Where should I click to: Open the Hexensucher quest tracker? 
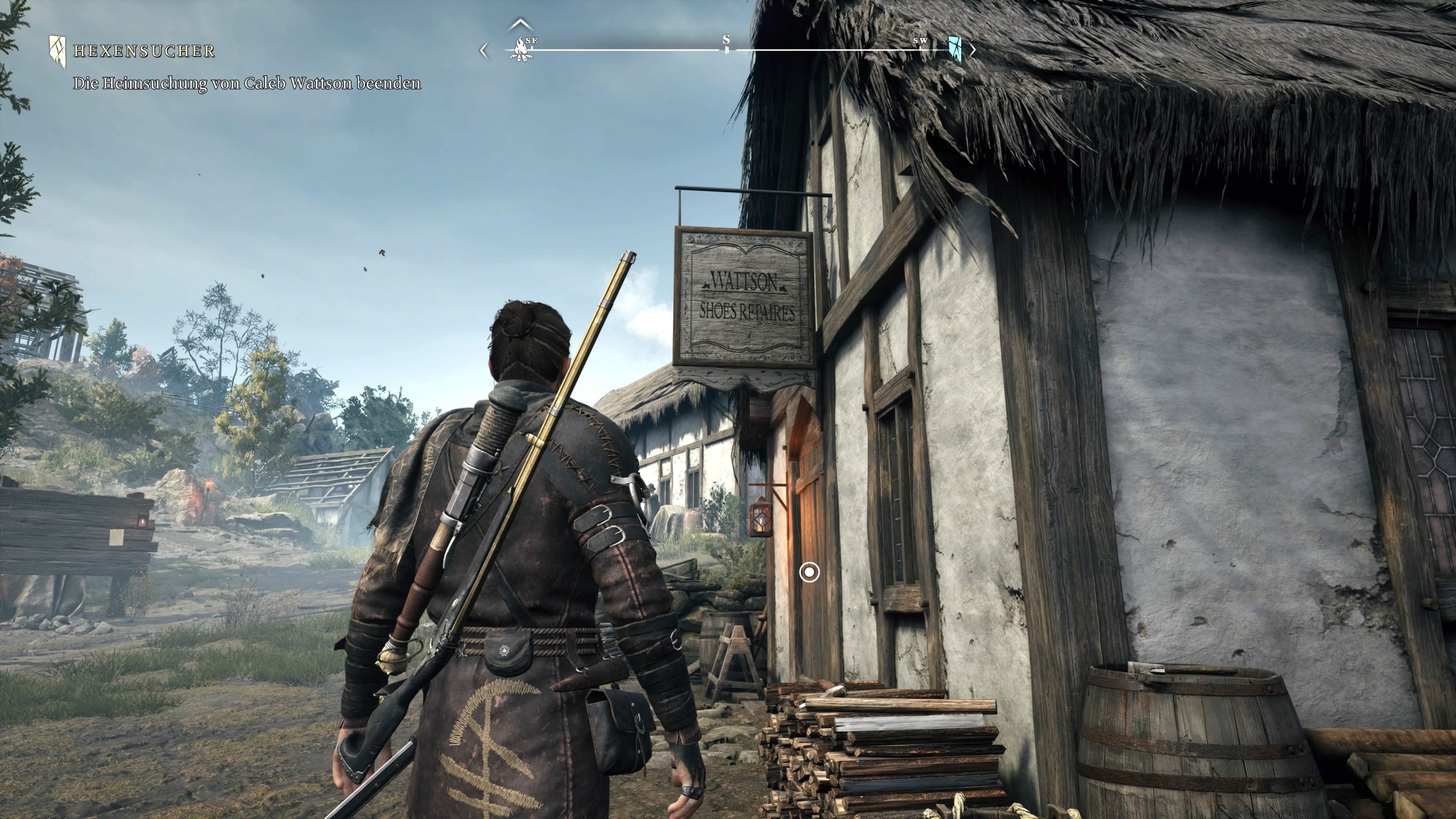pyautogui.click(x=144, y=52)
